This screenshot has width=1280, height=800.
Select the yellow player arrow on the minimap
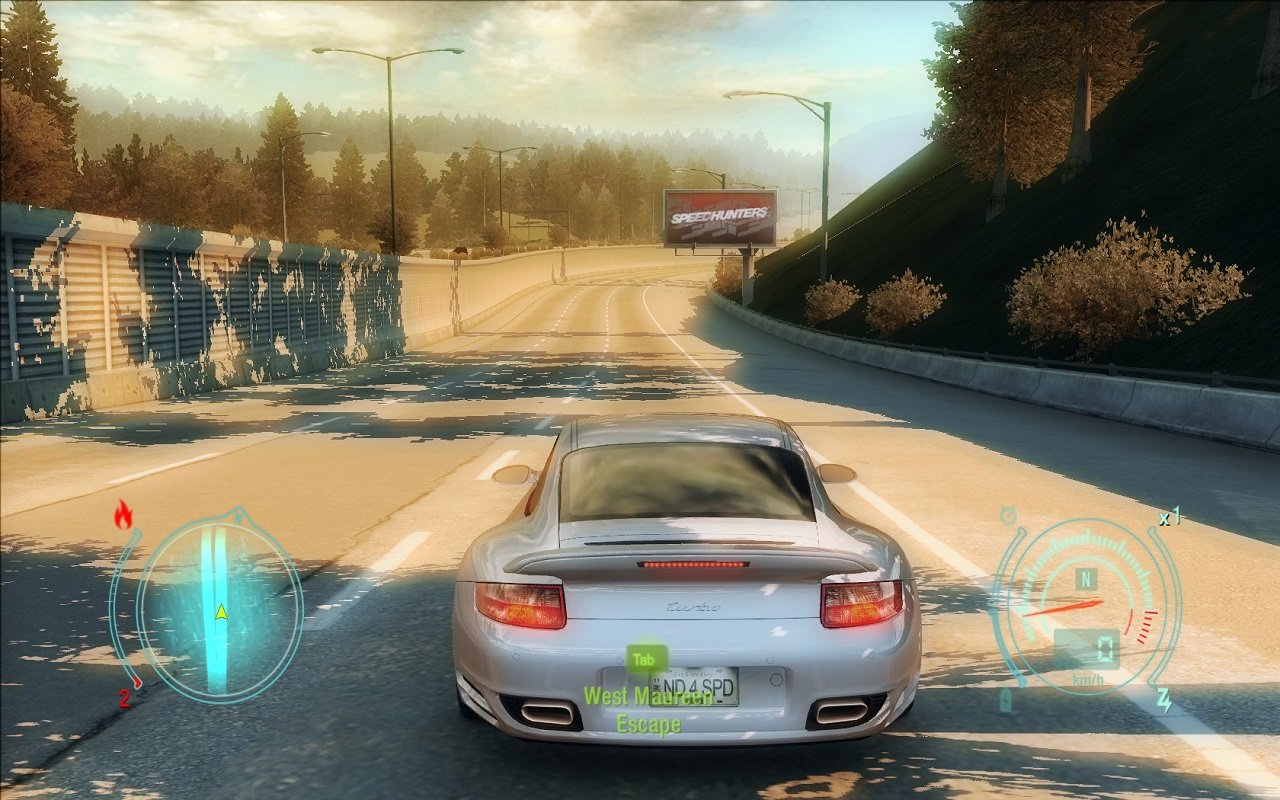tap(221, 612)
